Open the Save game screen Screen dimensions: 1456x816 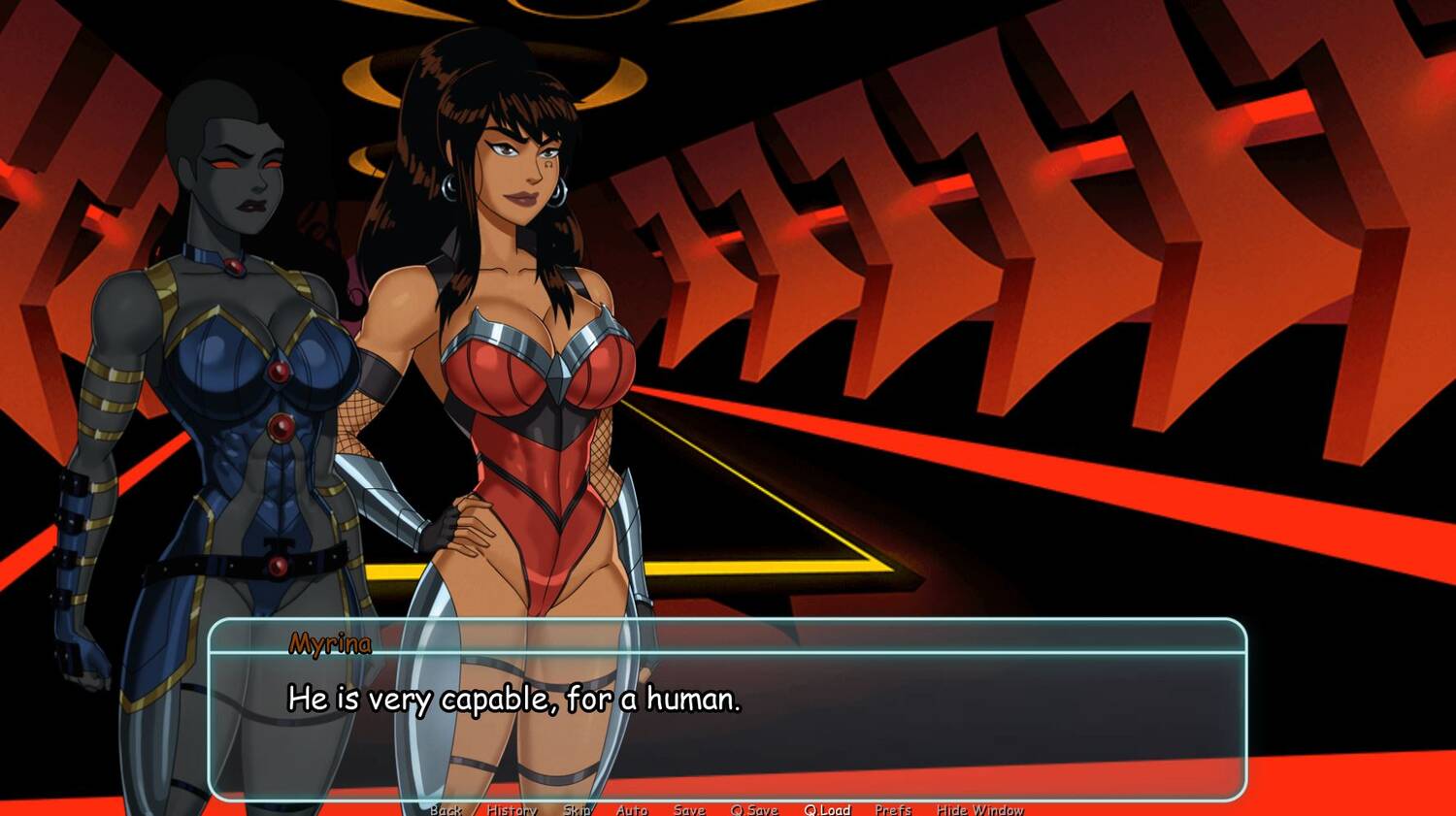689,810
